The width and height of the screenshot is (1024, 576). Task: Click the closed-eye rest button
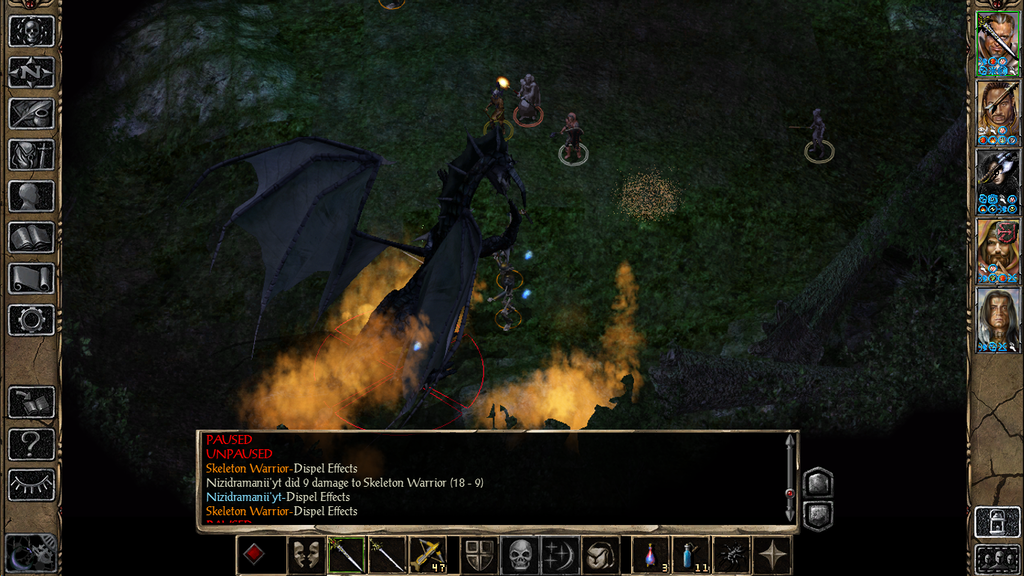[x=31, y=485]
